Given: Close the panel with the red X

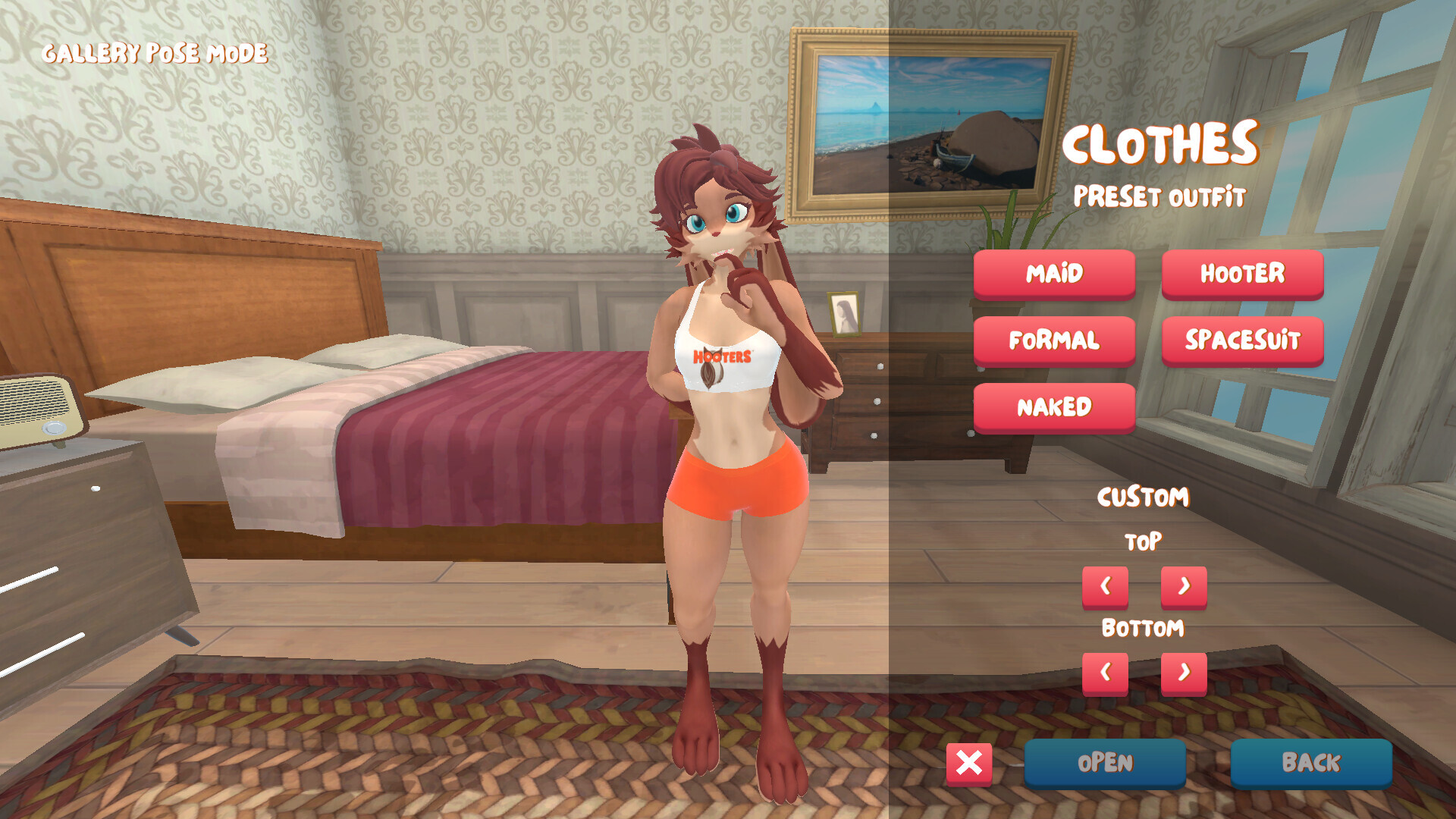Looking at the screenshot, I should [969, 763].
